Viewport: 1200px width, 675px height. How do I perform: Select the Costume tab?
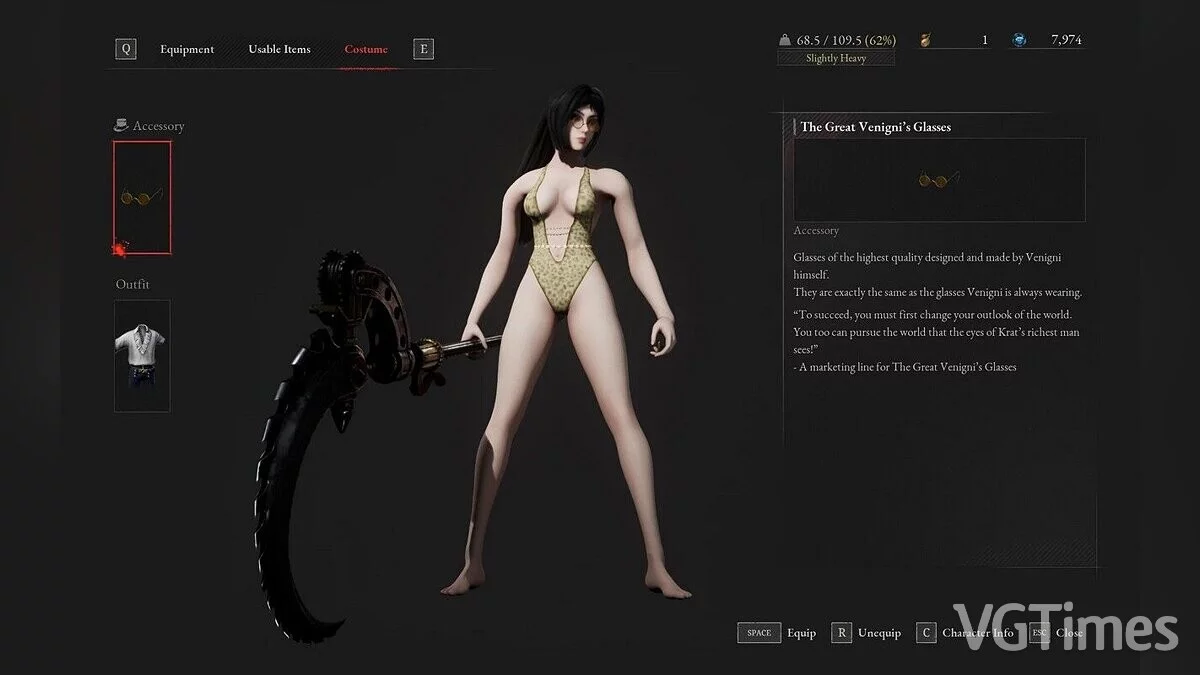[x=366, y=49]
